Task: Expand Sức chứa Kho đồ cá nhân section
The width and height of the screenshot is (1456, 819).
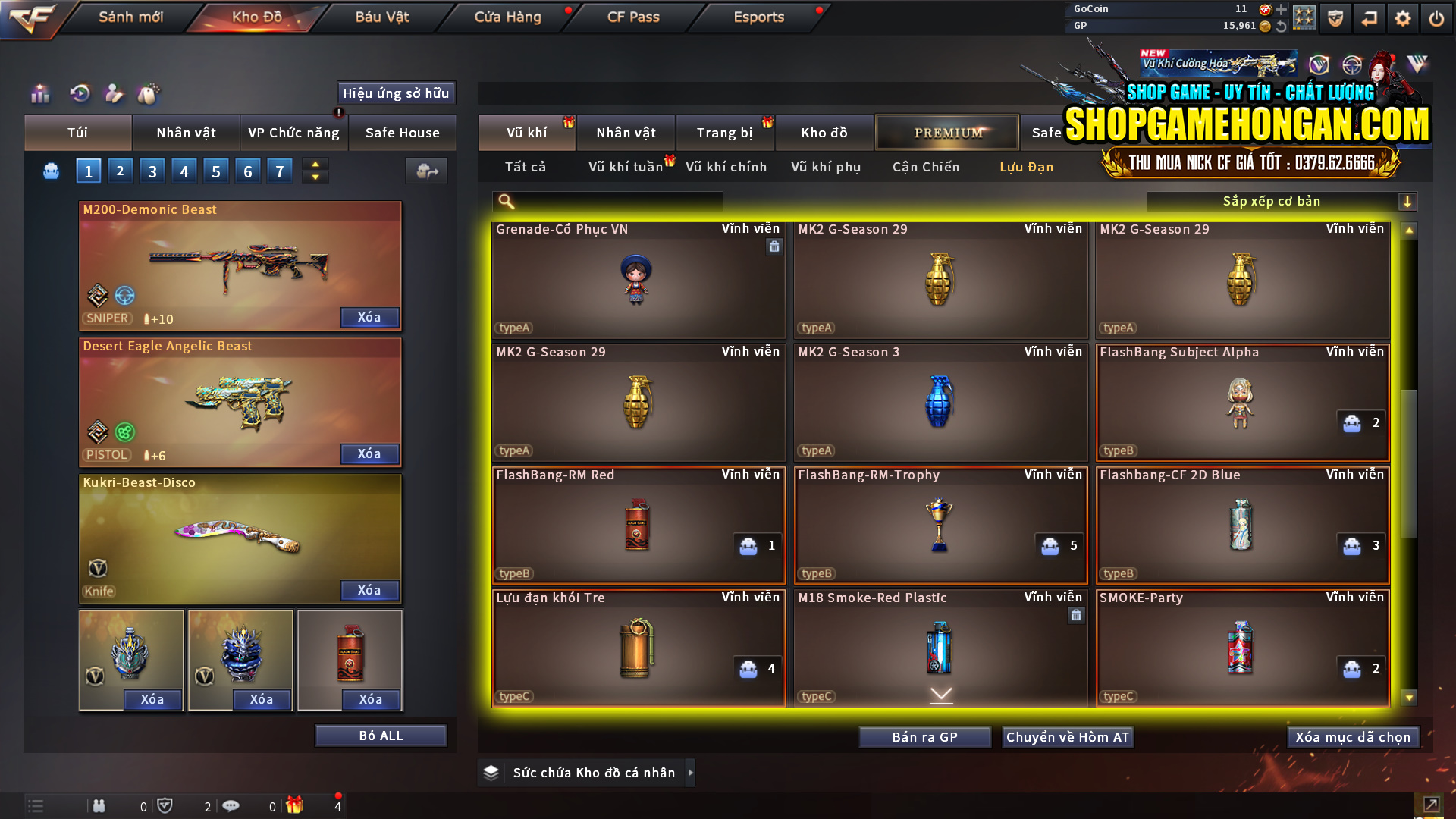Action: (x=591, y=772)
